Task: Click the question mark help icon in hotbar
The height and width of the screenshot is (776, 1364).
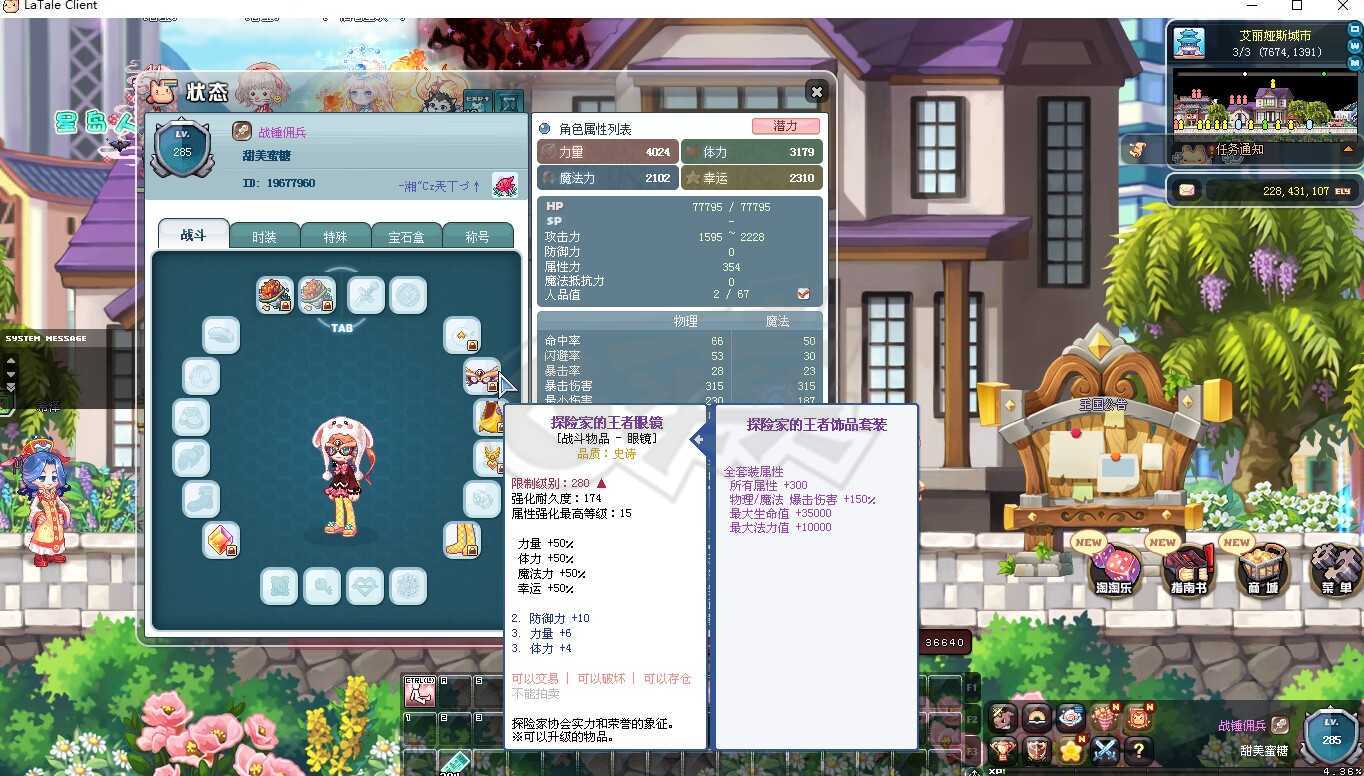Action: 1139,750
